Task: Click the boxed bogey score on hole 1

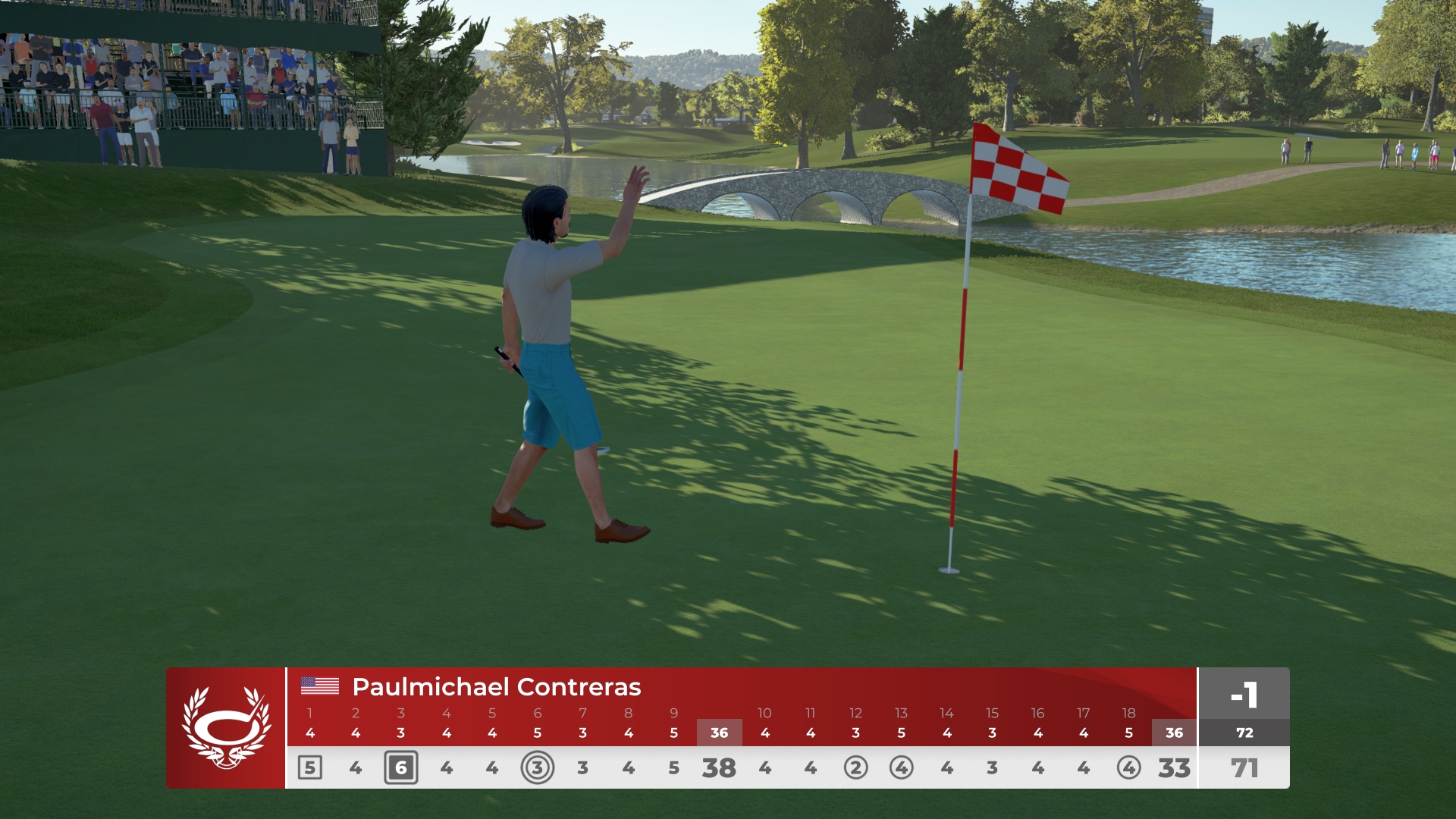Action: (x=310, y=767)
